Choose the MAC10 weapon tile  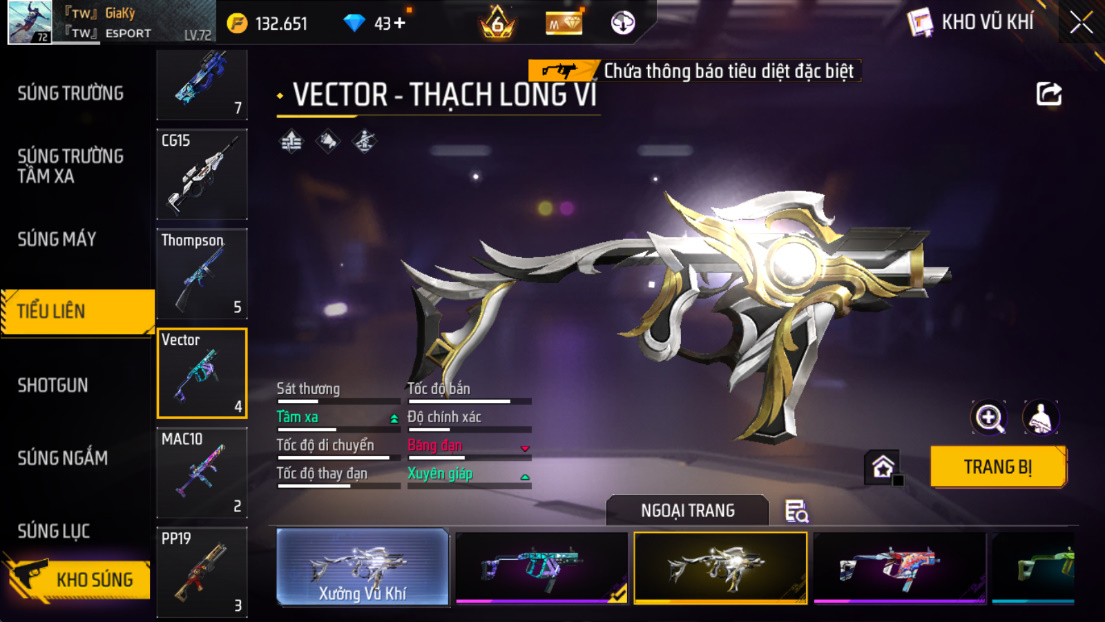click(x=201, y=473)
